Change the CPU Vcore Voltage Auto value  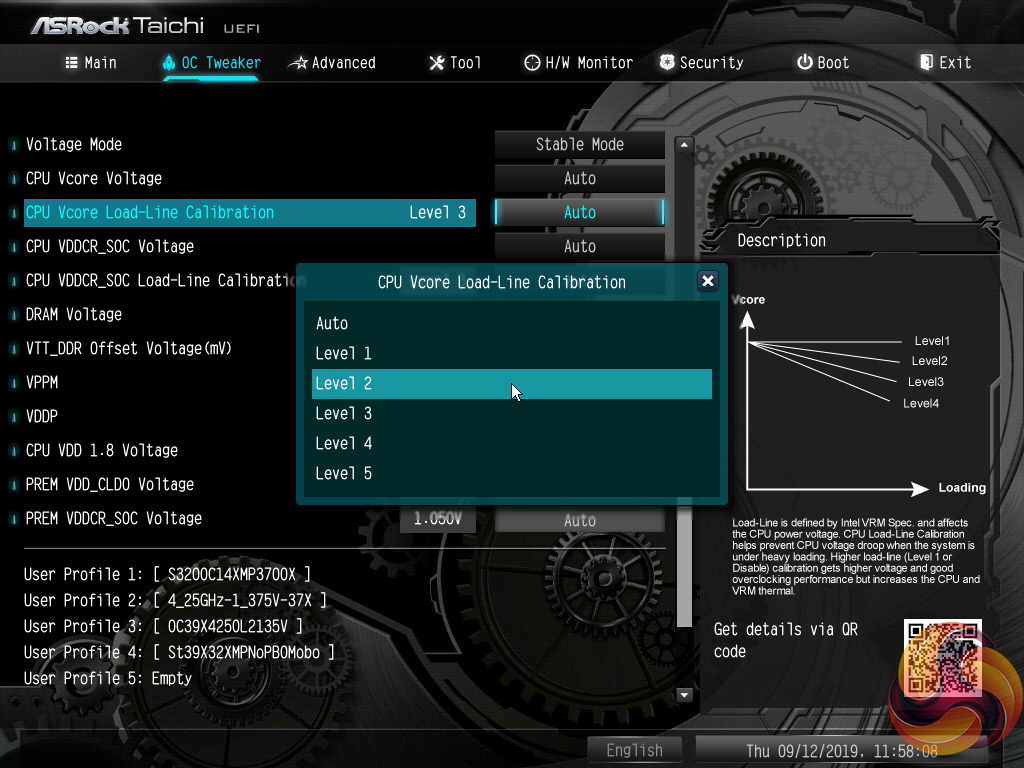579,179
